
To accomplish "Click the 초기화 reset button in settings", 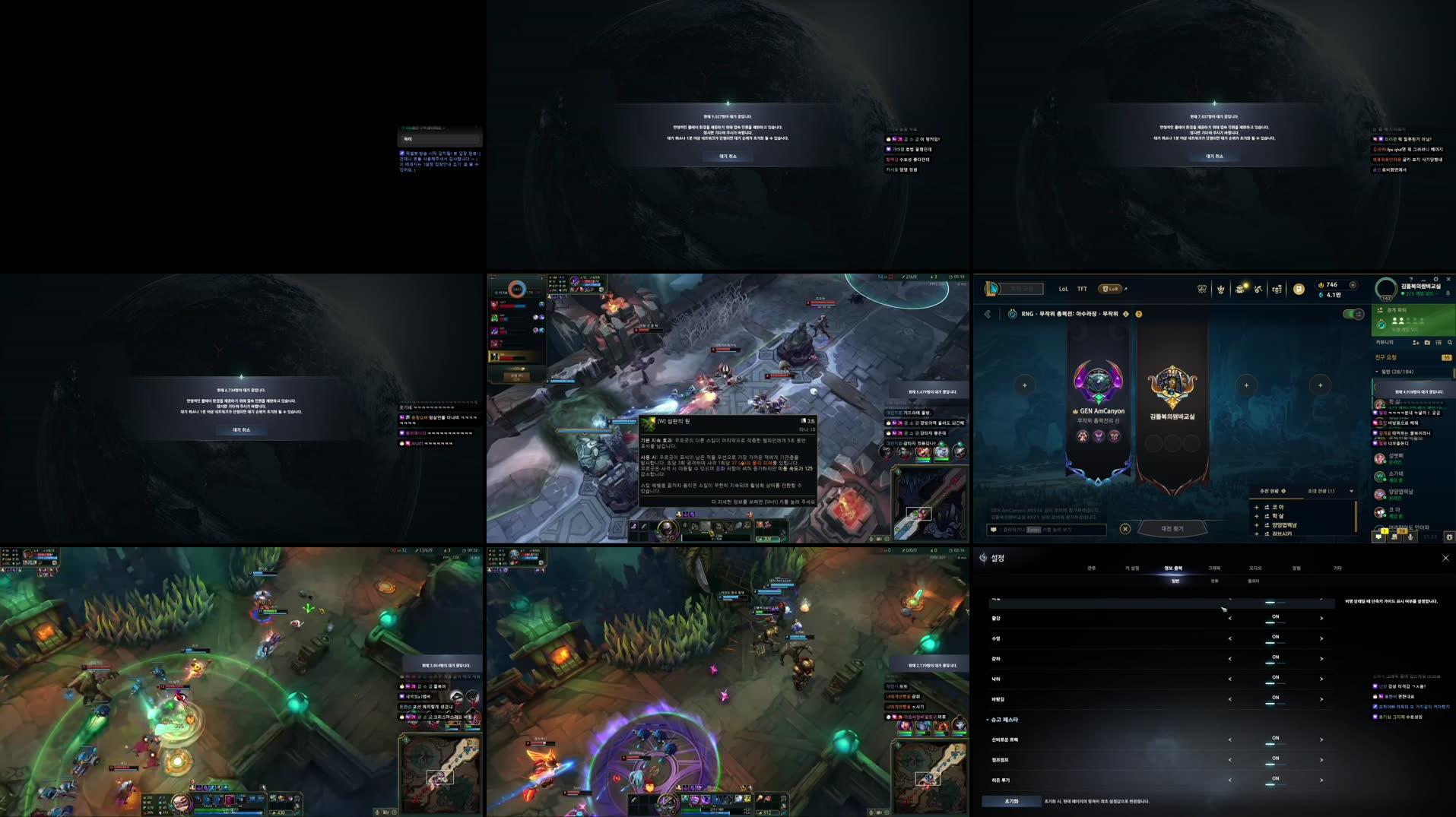I will pyautogui.click(x=1010, y=800).
